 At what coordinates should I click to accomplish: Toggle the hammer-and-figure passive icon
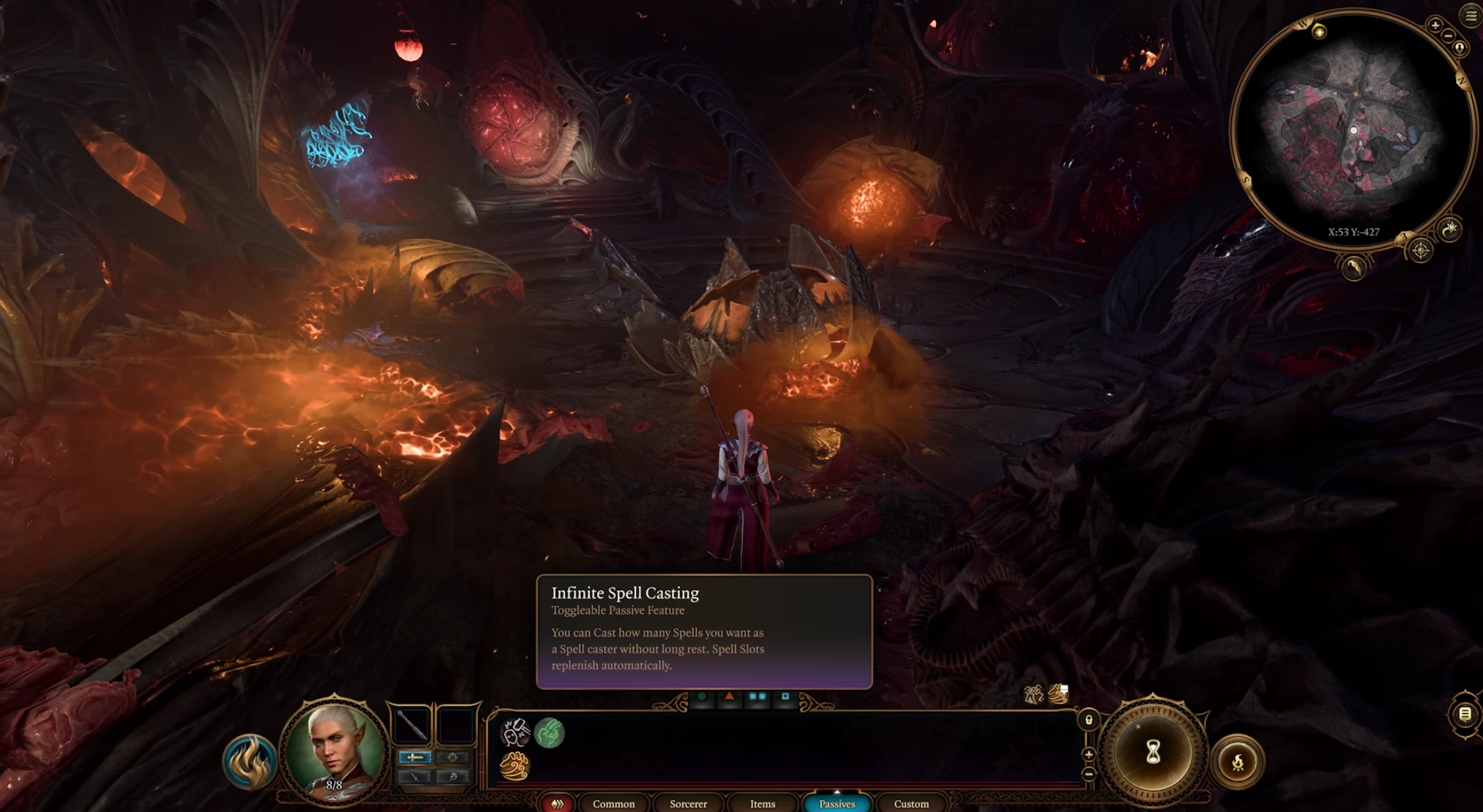tap(515, 733)
